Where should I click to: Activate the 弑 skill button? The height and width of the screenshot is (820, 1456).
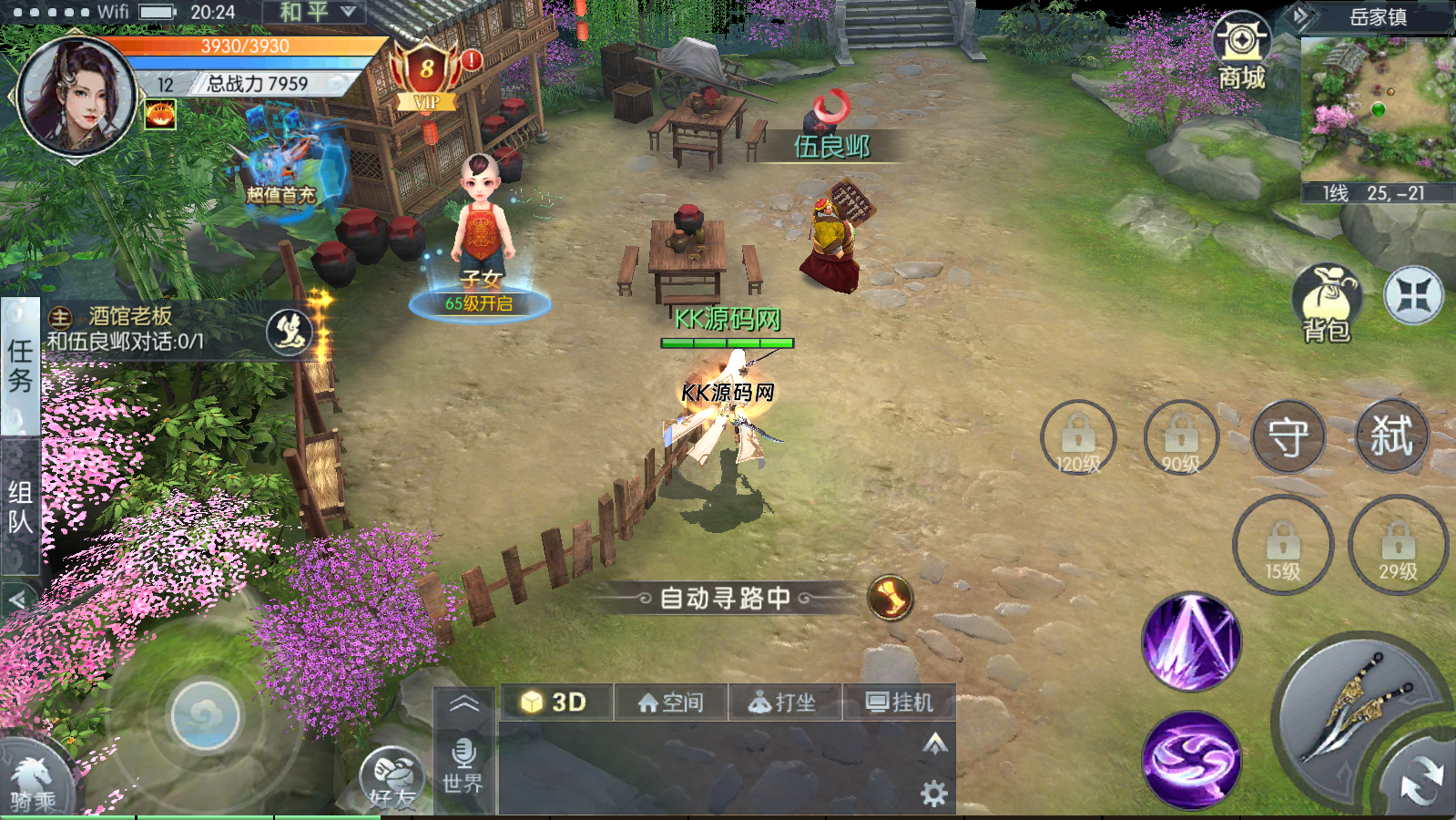click(x=1391, y=436)
